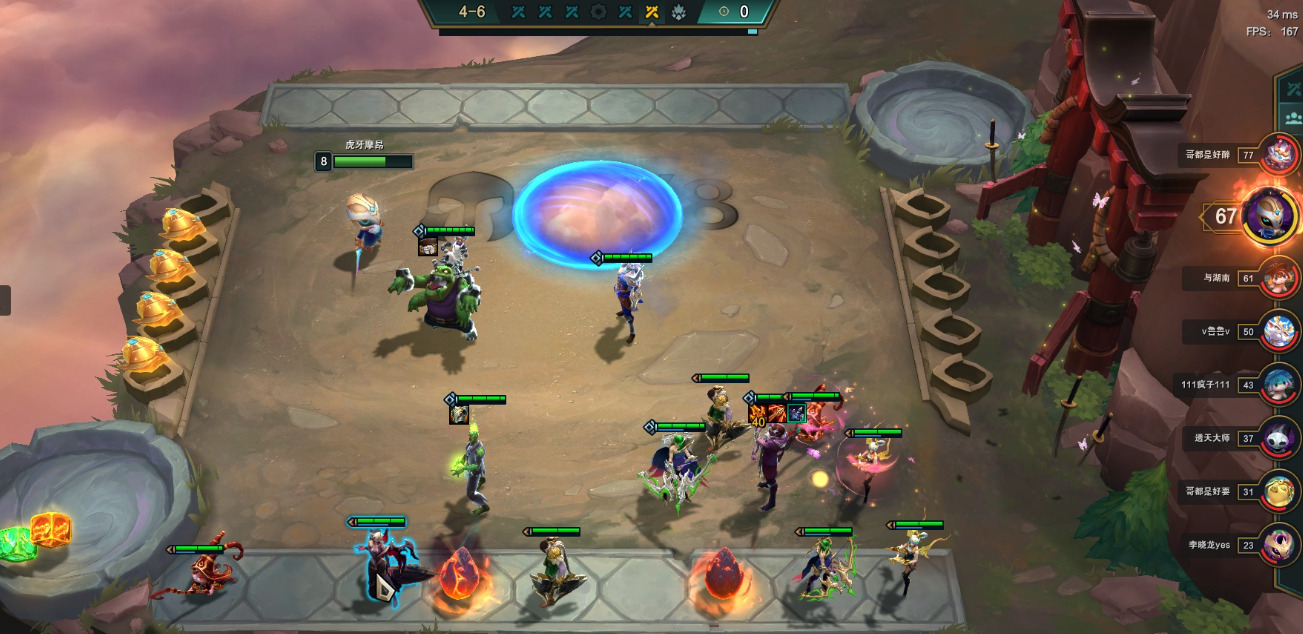Viewport: 1303px width, 634px height.
Task: Switch to the crossed-swords tab above the scoreboard
Action: point(1294,89)
